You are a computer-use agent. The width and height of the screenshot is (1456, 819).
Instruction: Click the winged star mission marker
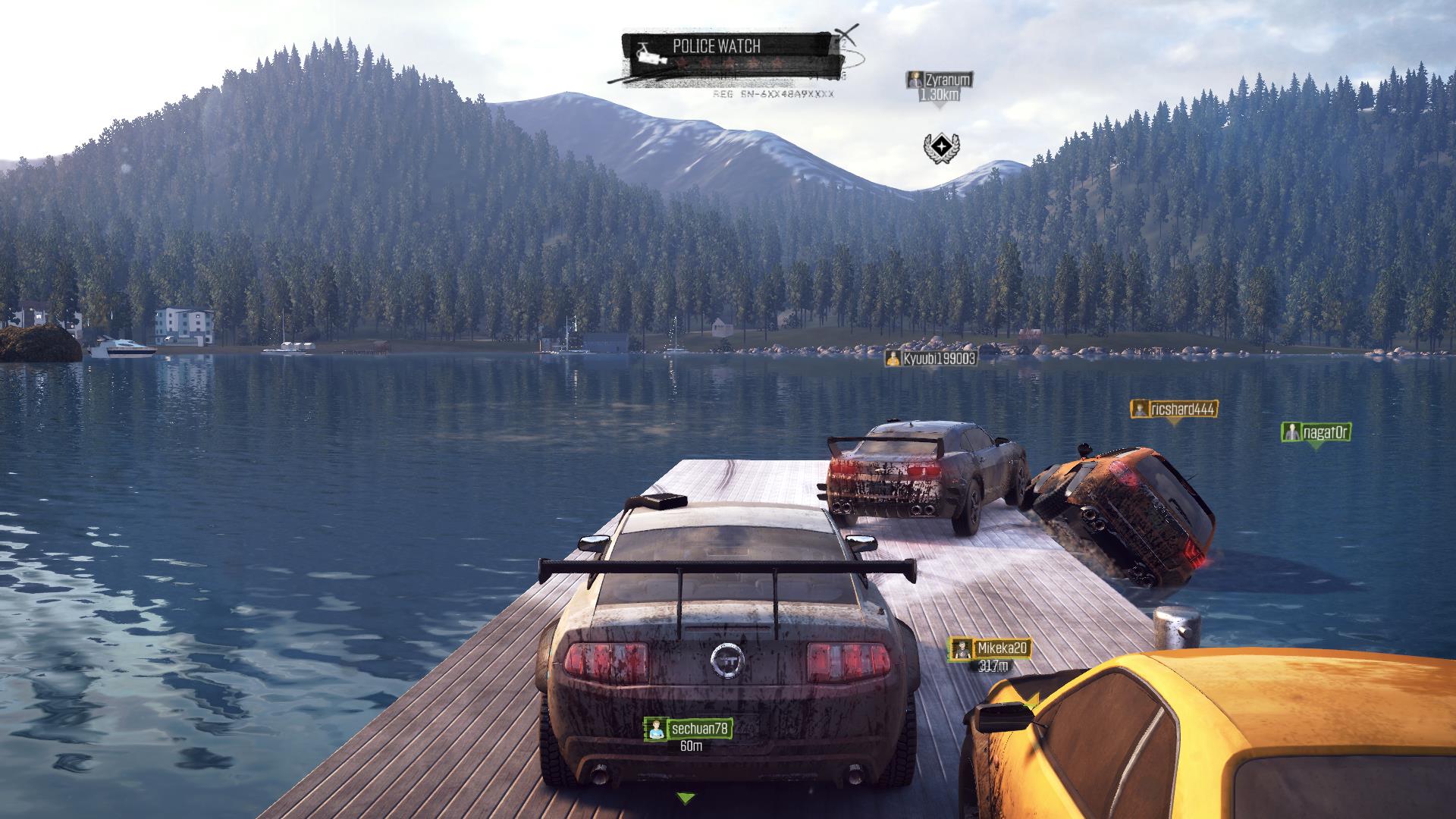pos(940,146)
